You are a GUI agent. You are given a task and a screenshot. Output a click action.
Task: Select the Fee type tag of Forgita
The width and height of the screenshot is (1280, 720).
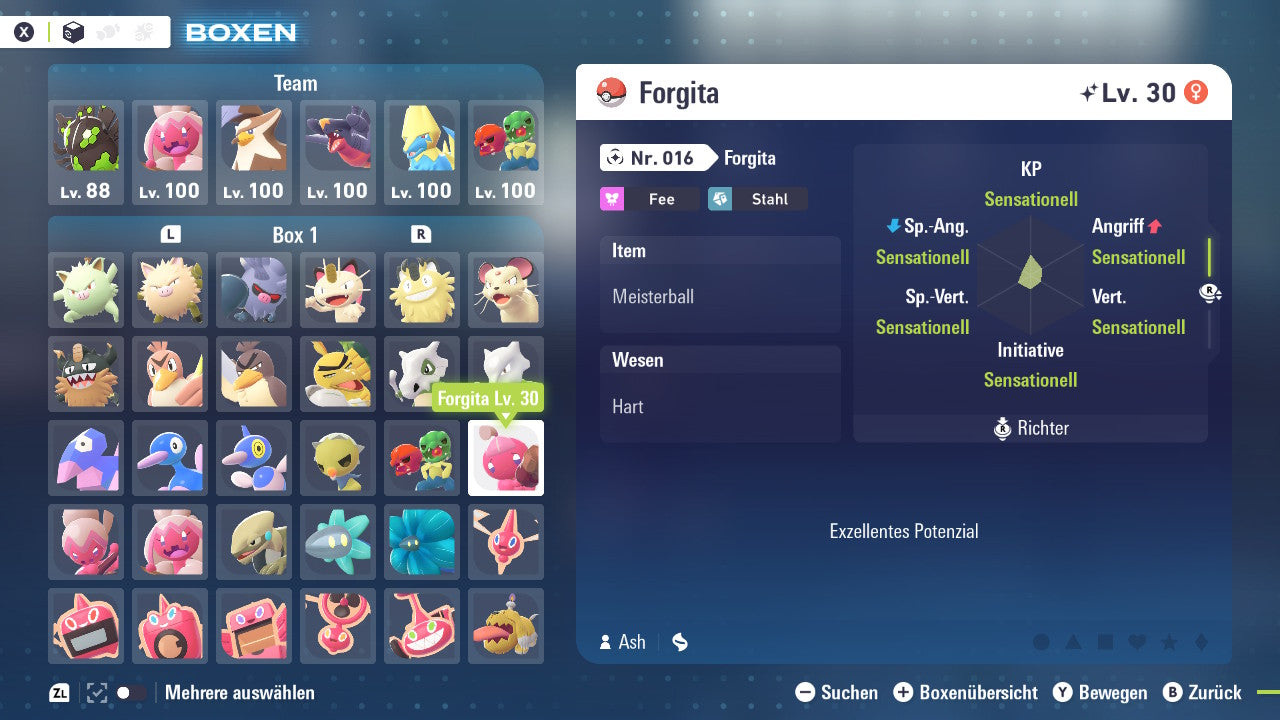[649, 199]
